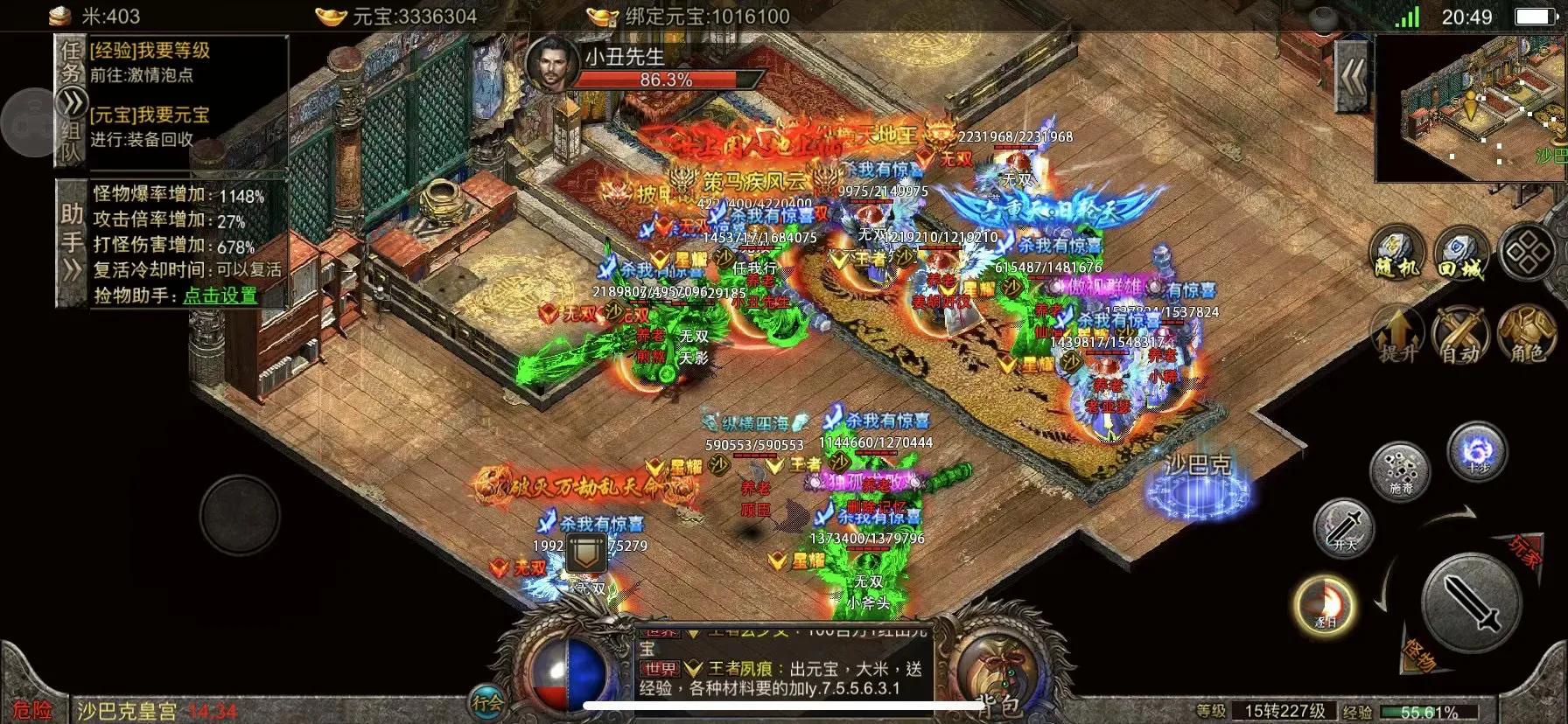
Task: Tap the 随机 random teleport stone
Action: pos(1396,253)
